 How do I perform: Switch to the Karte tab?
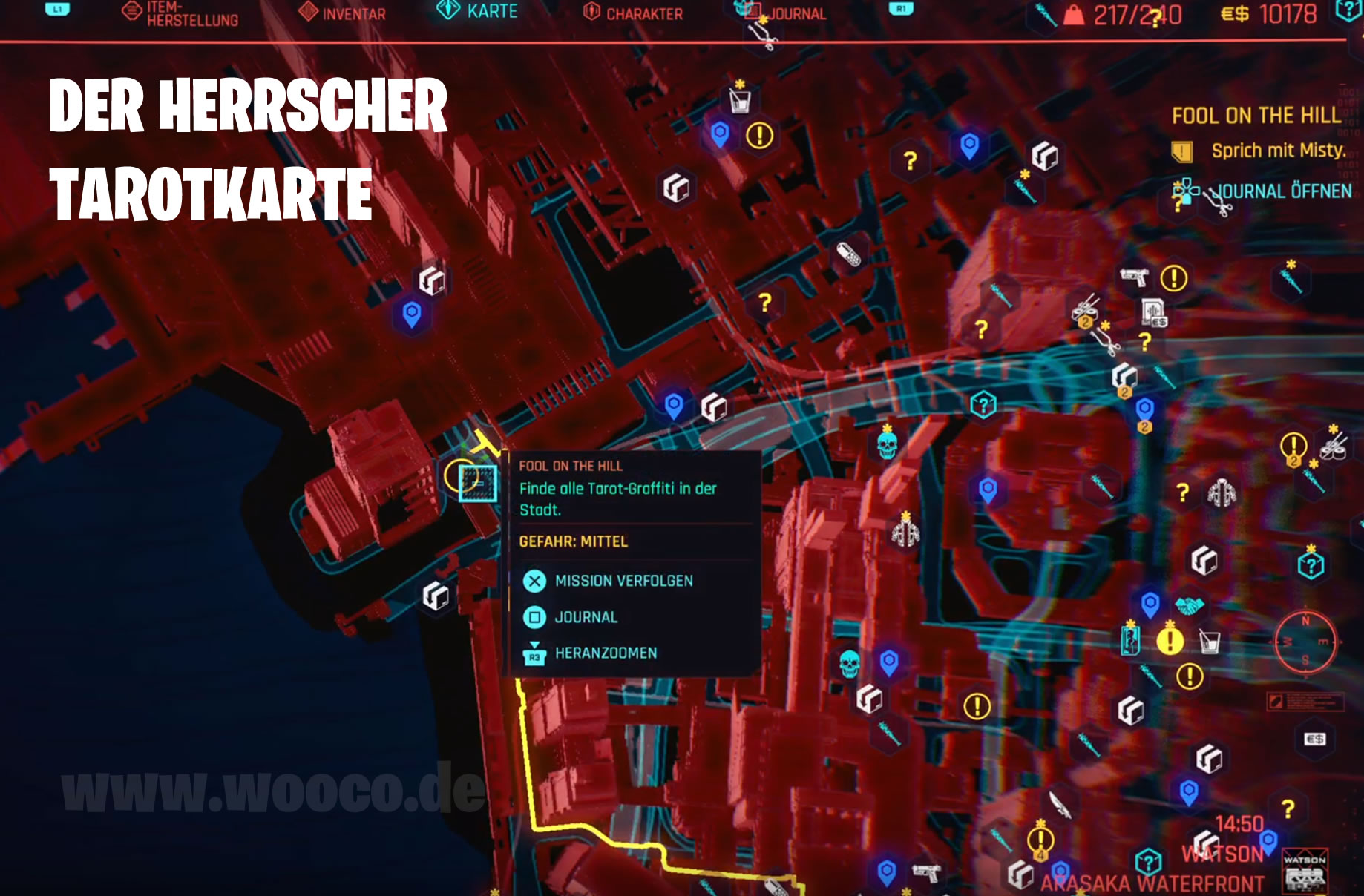coord(477,11)
